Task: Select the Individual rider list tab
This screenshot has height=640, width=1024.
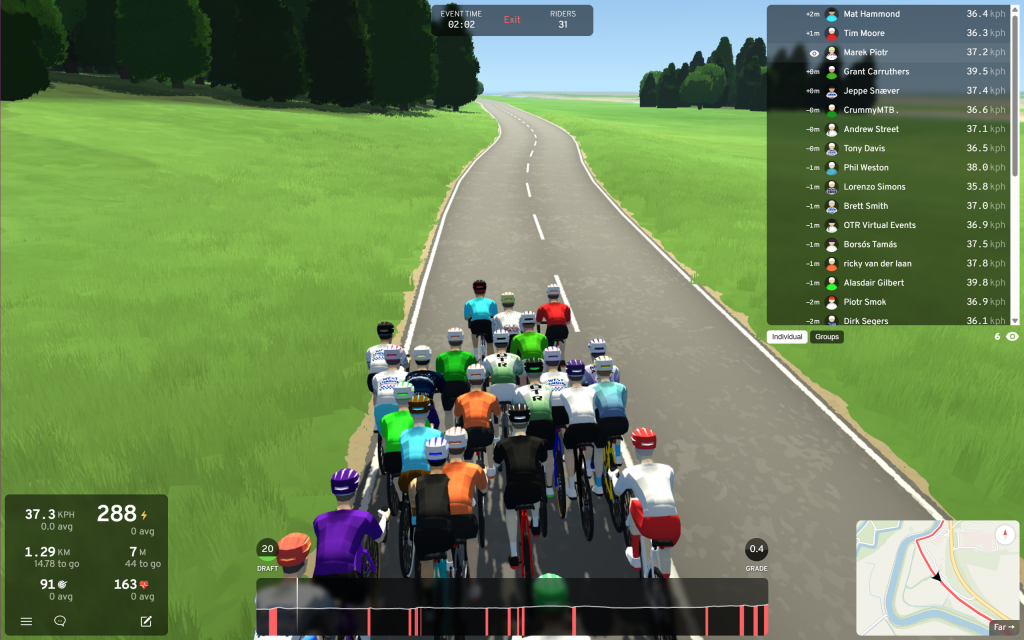Action: pos(788,337)
